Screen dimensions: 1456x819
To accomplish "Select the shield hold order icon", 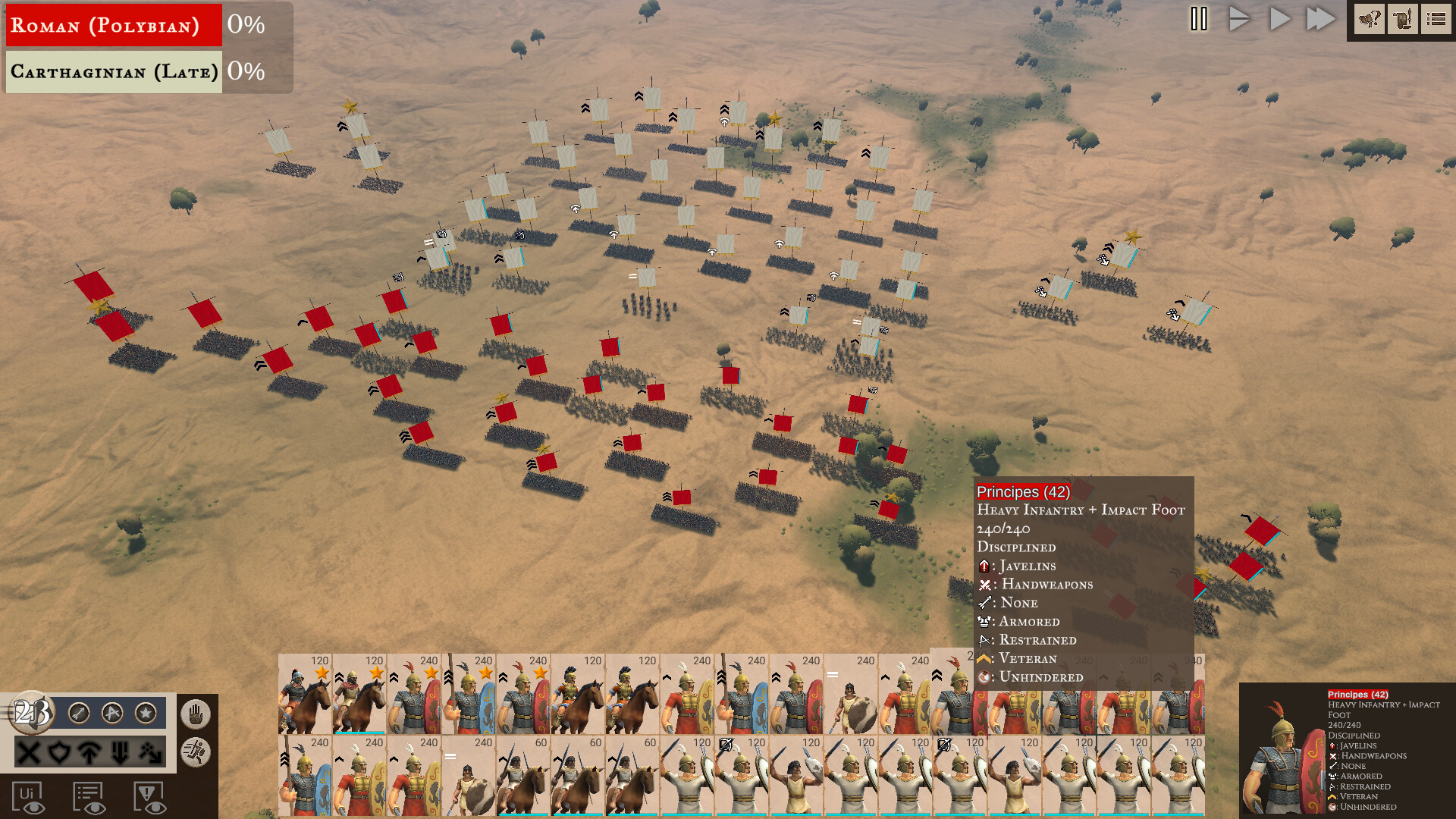I will click(59, 753).
